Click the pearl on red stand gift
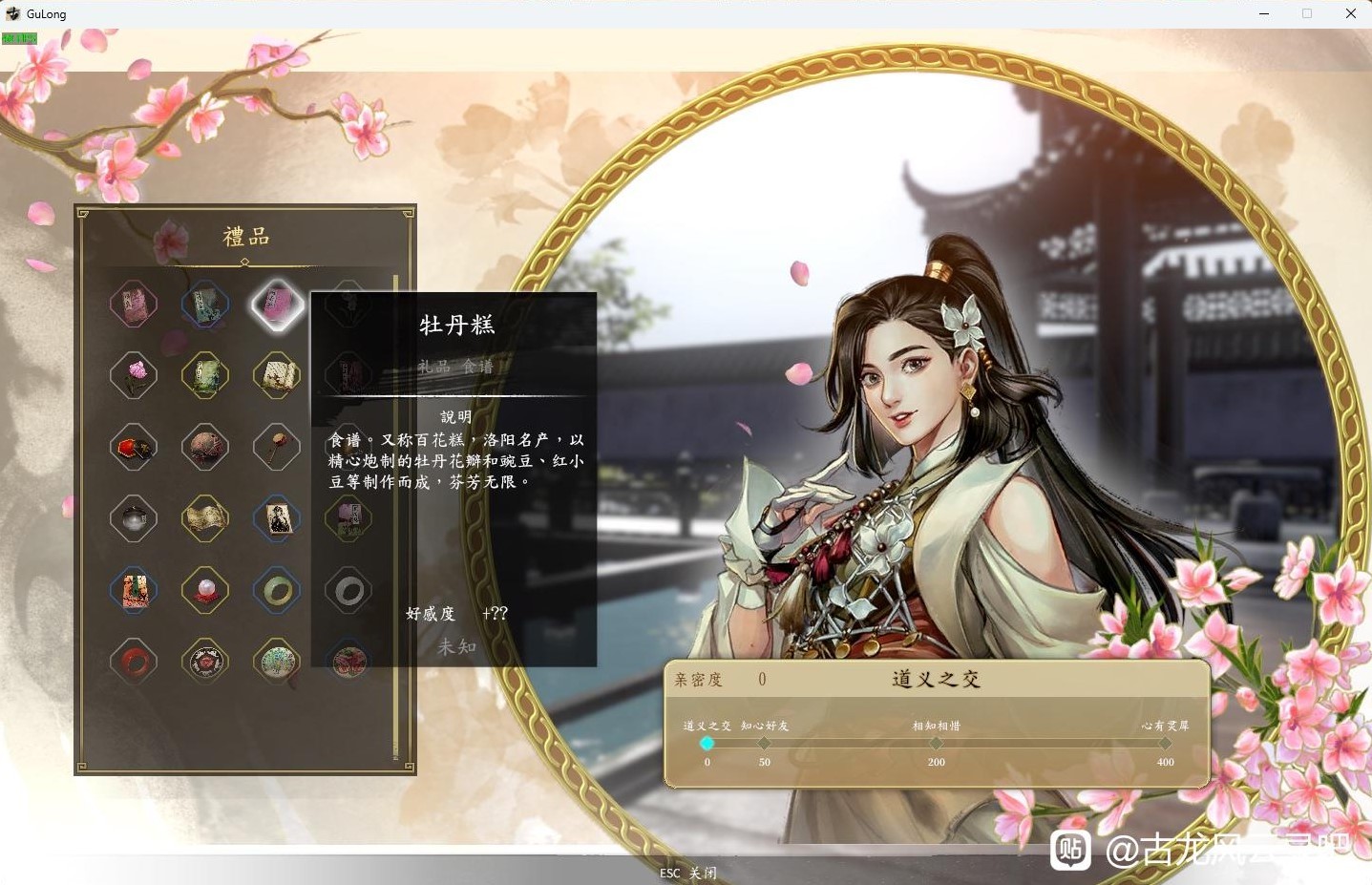 pos(205,590)
